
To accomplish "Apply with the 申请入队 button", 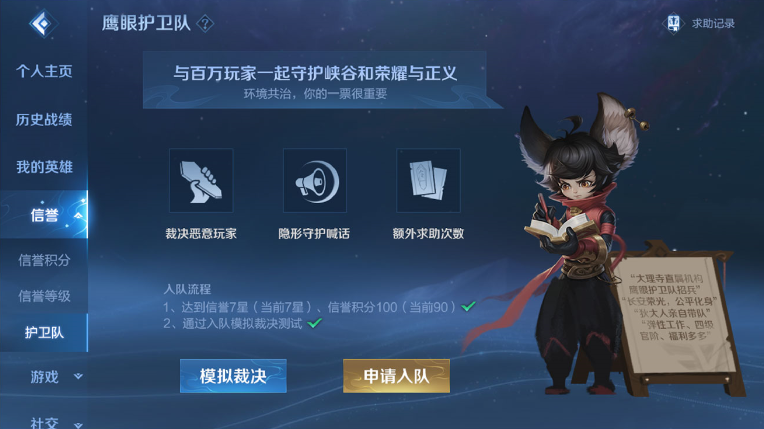I will coord(396,376).
